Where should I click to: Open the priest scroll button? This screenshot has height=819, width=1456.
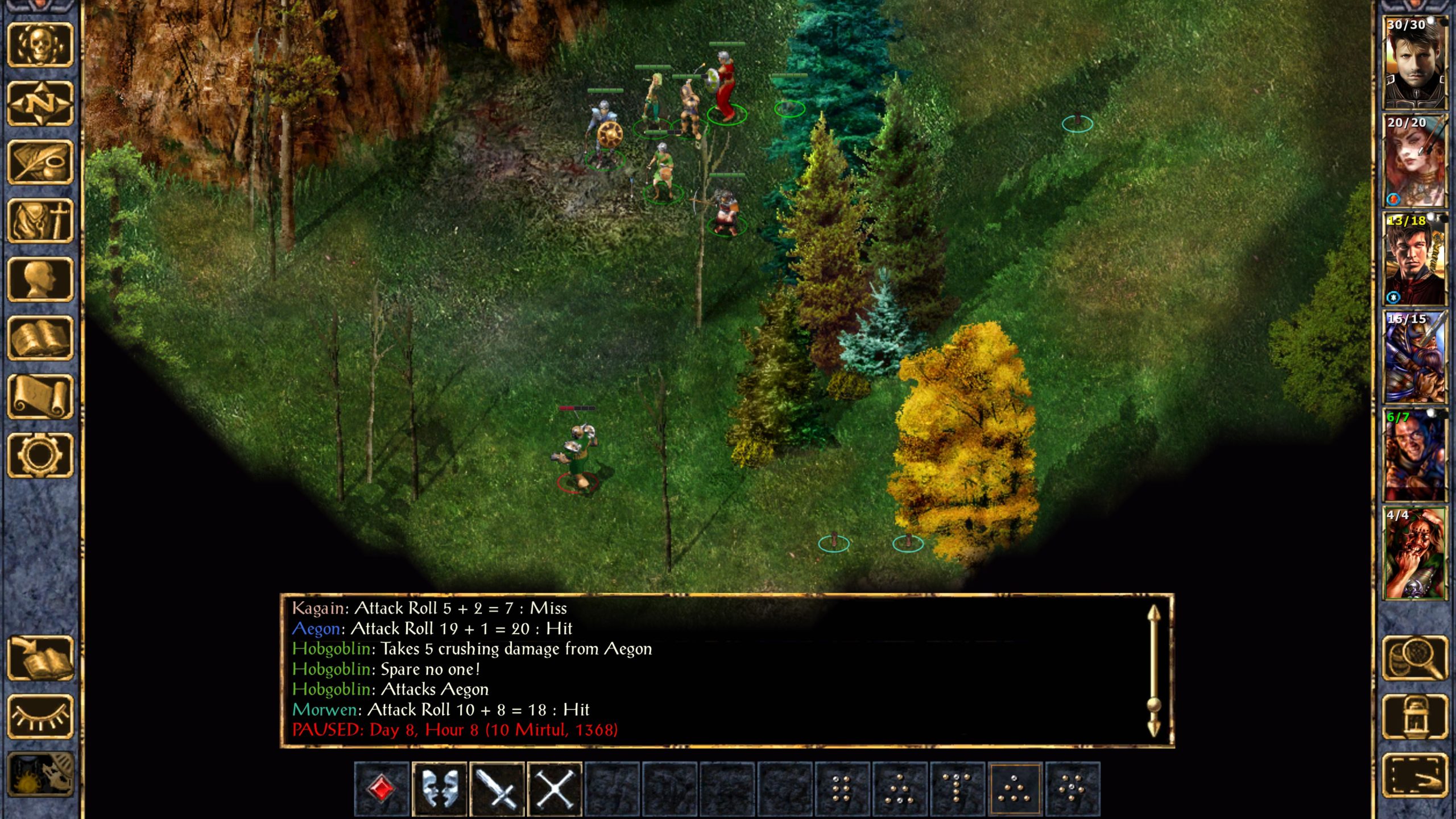40,396
